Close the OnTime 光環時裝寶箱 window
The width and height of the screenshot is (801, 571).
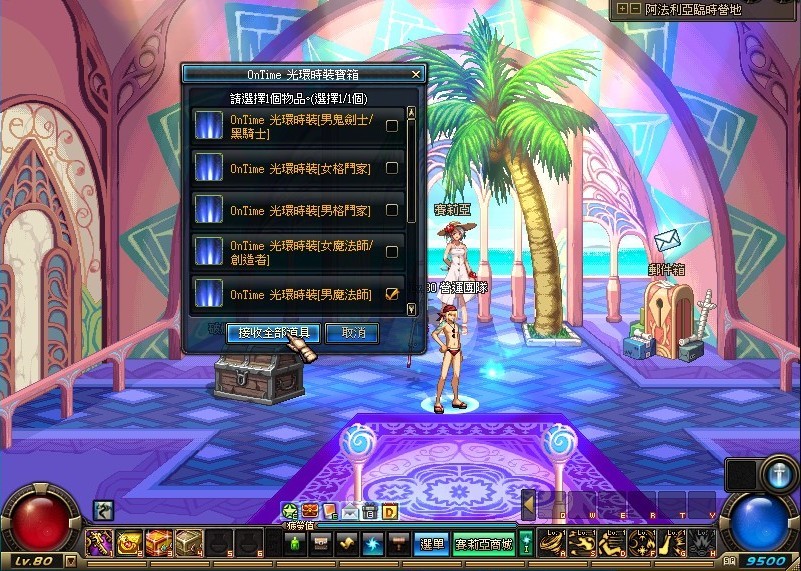[416, 74]
